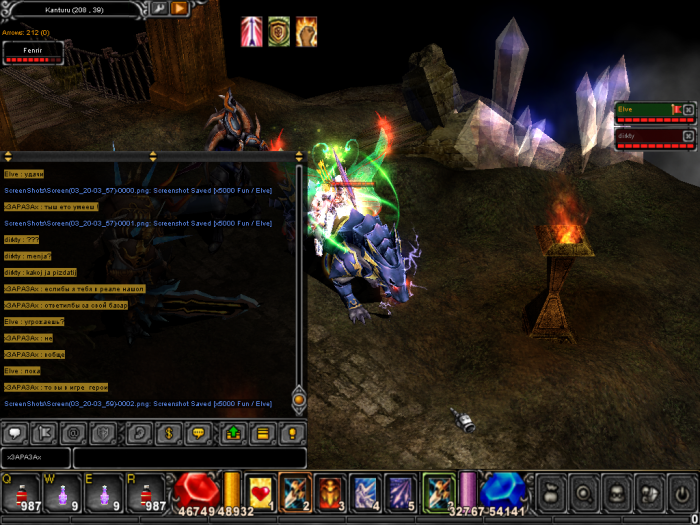This screenshot has width=700, height=525.
Task: Activate the golden figure skill in slot 3
Action: [x=330, y=491]
